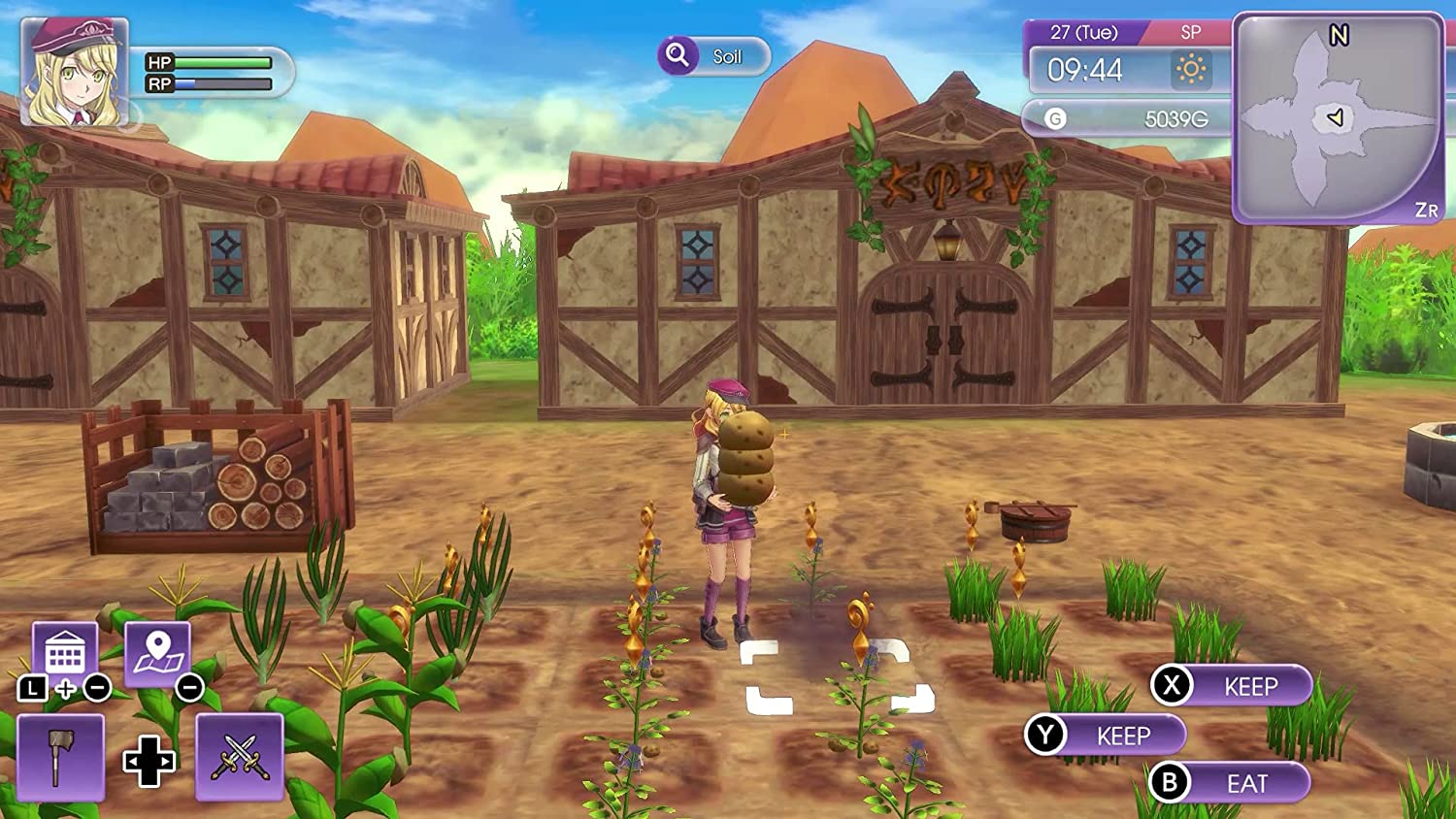Select the hammer tool slot
The width and height of the screenshot is (1456, 819).
(x=60, y=757)
